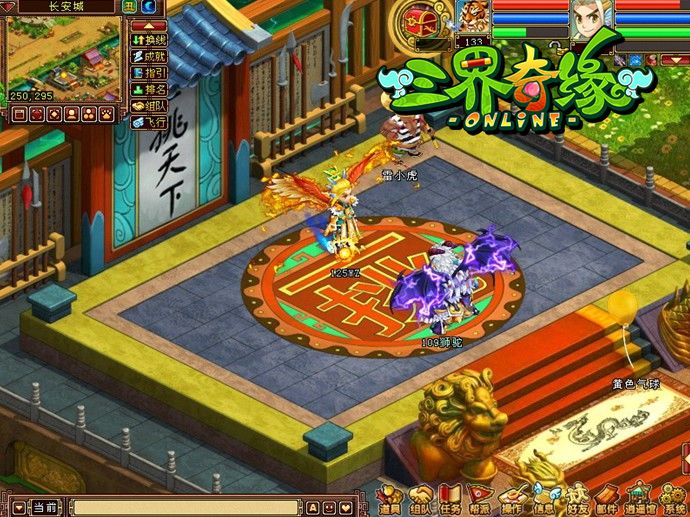This screenshot has width=690, height=517.
Task: Click the 换线 switch-line button
Action: pos(149,39)
